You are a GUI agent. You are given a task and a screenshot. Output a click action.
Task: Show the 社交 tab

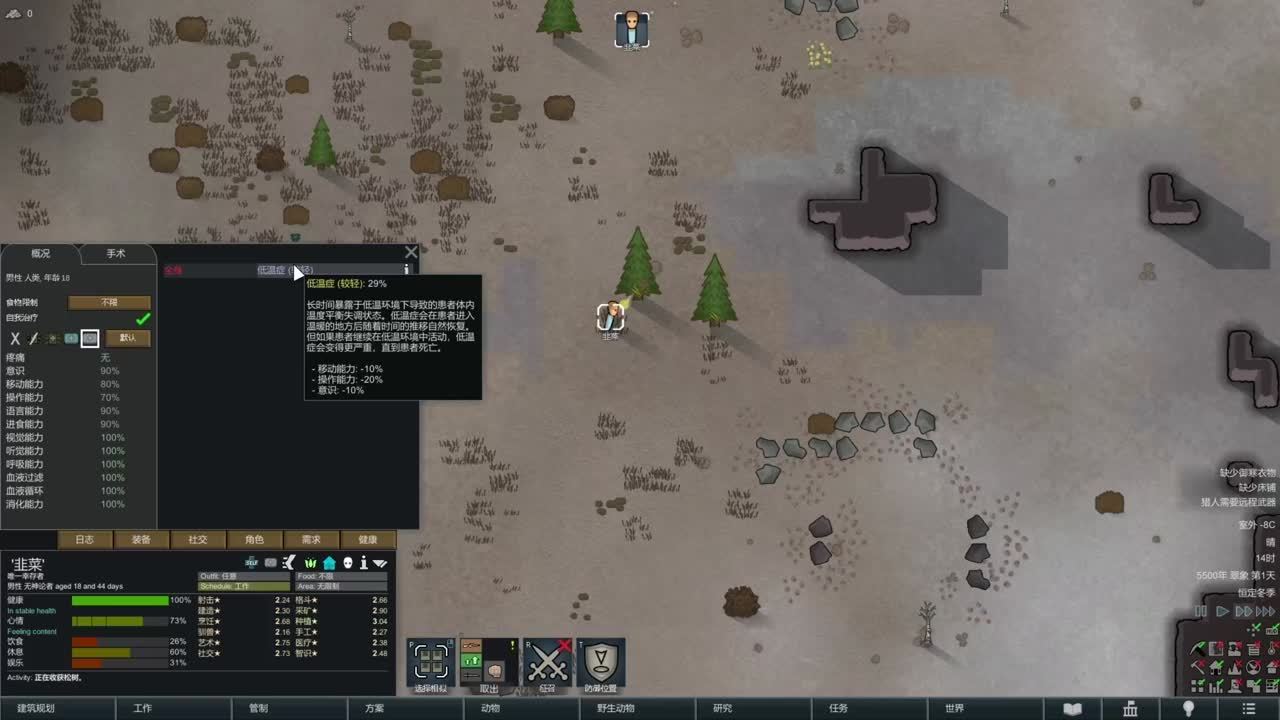point(198,539)
